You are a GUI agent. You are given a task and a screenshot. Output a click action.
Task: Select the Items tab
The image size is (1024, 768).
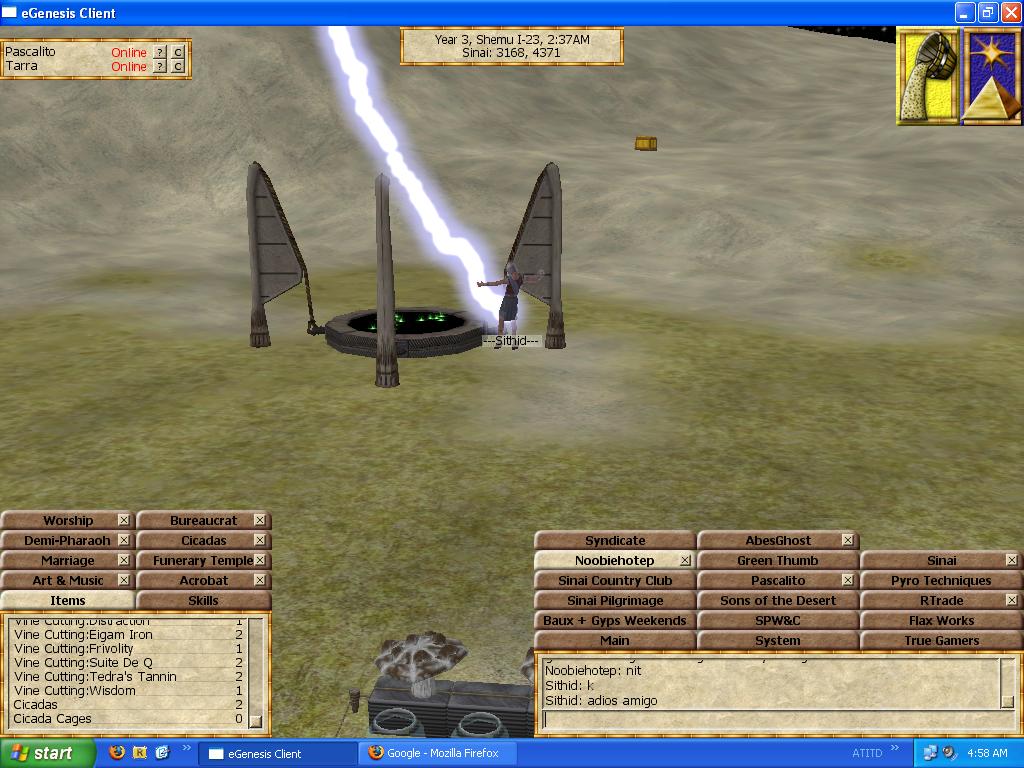pos(67,600)
